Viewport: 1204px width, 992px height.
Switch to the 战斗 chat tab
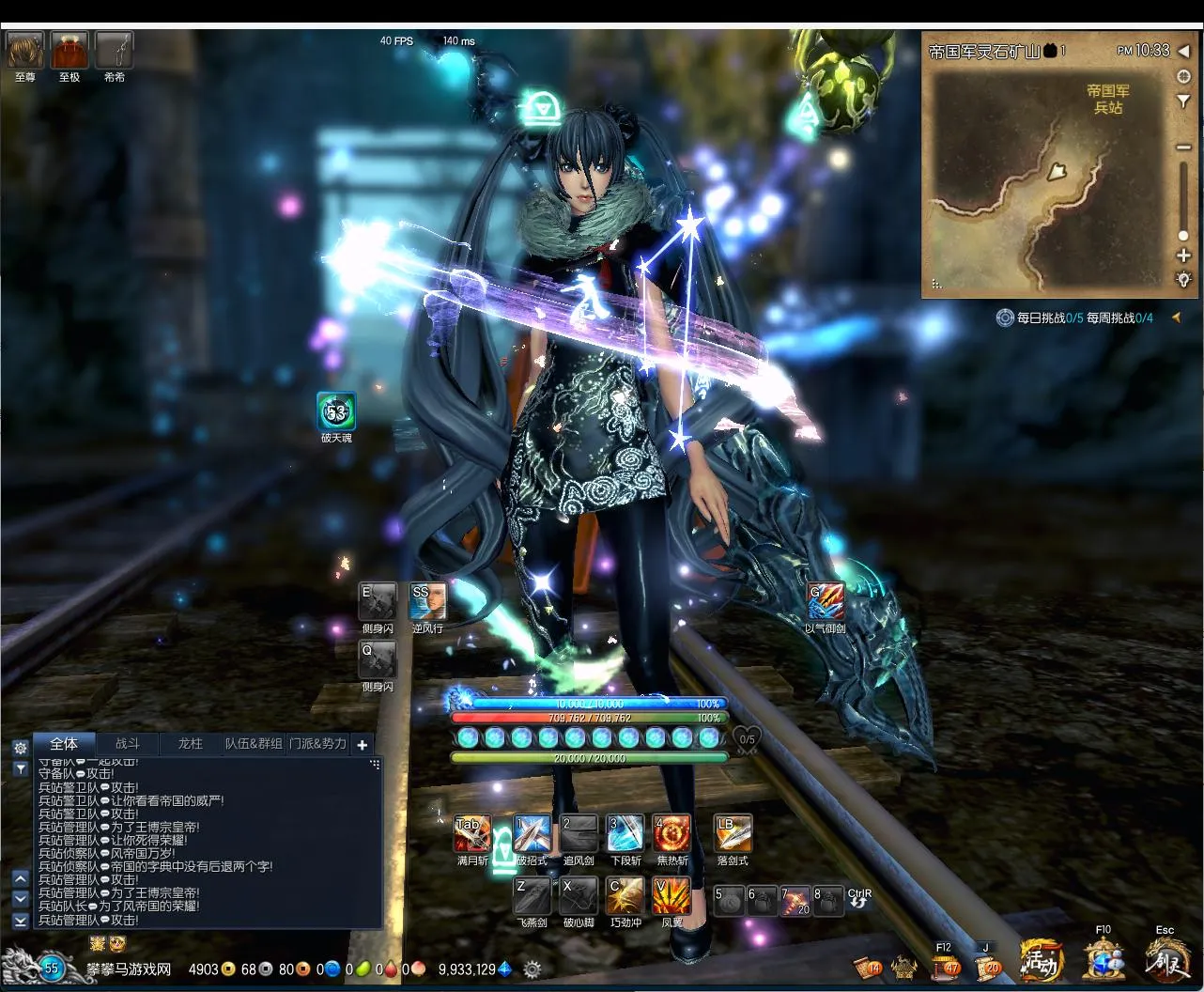[128, 743]
